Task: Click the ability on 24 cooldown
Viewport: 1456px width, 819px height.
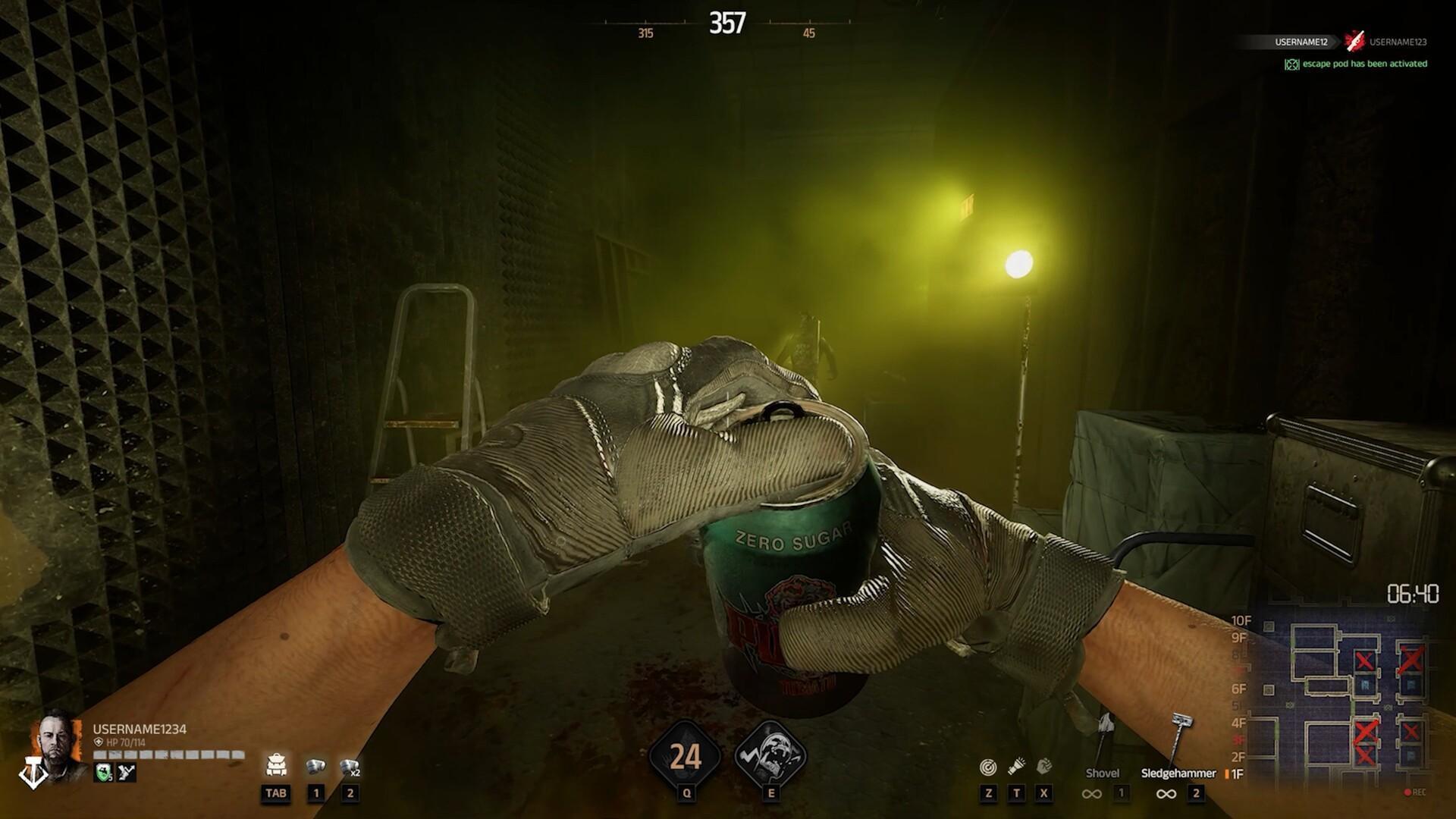Action: coord(686,756)
